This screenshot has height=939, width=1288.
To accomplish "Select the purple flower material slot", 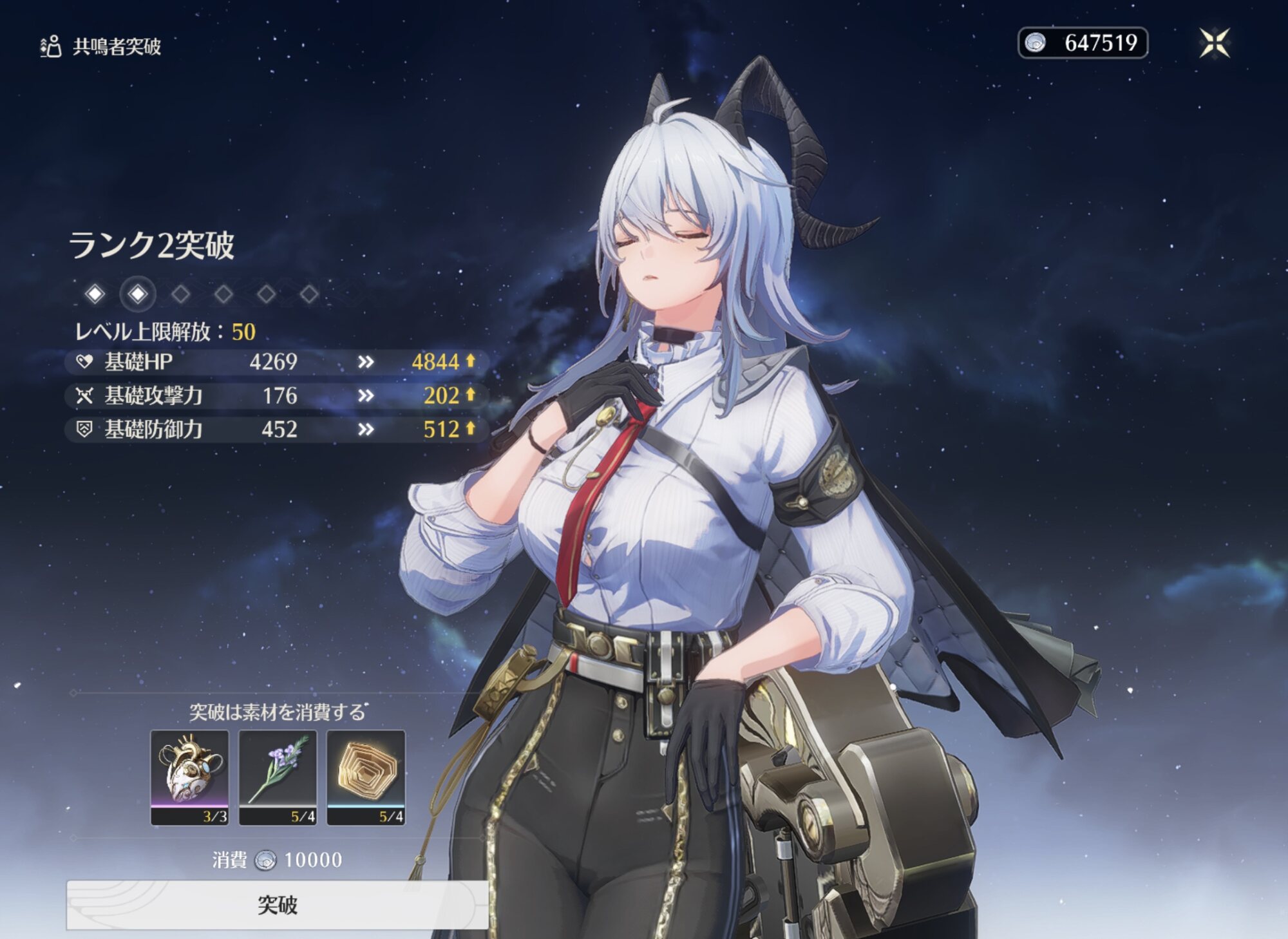I will 278,776.
